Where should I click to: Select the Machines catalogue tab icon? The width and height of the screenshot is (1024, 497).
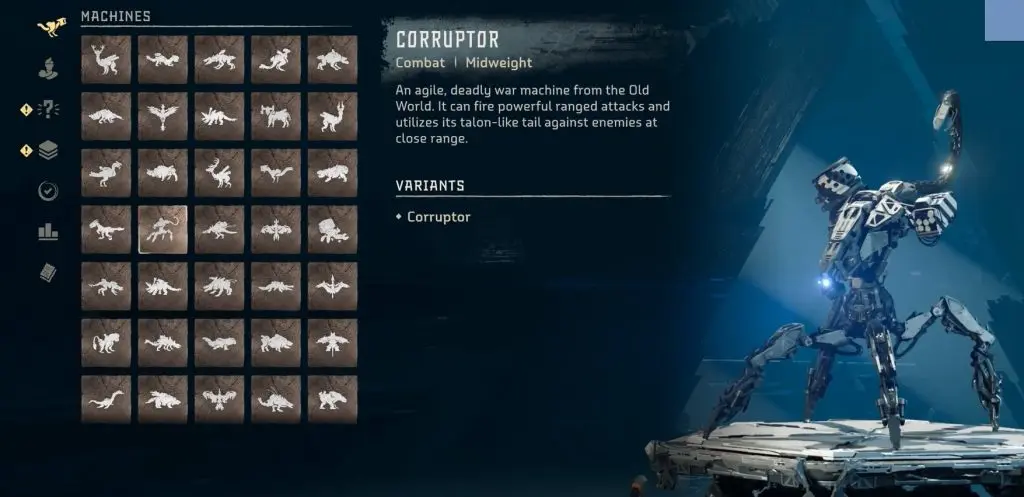pyautogui.click(x=48, y=28)
